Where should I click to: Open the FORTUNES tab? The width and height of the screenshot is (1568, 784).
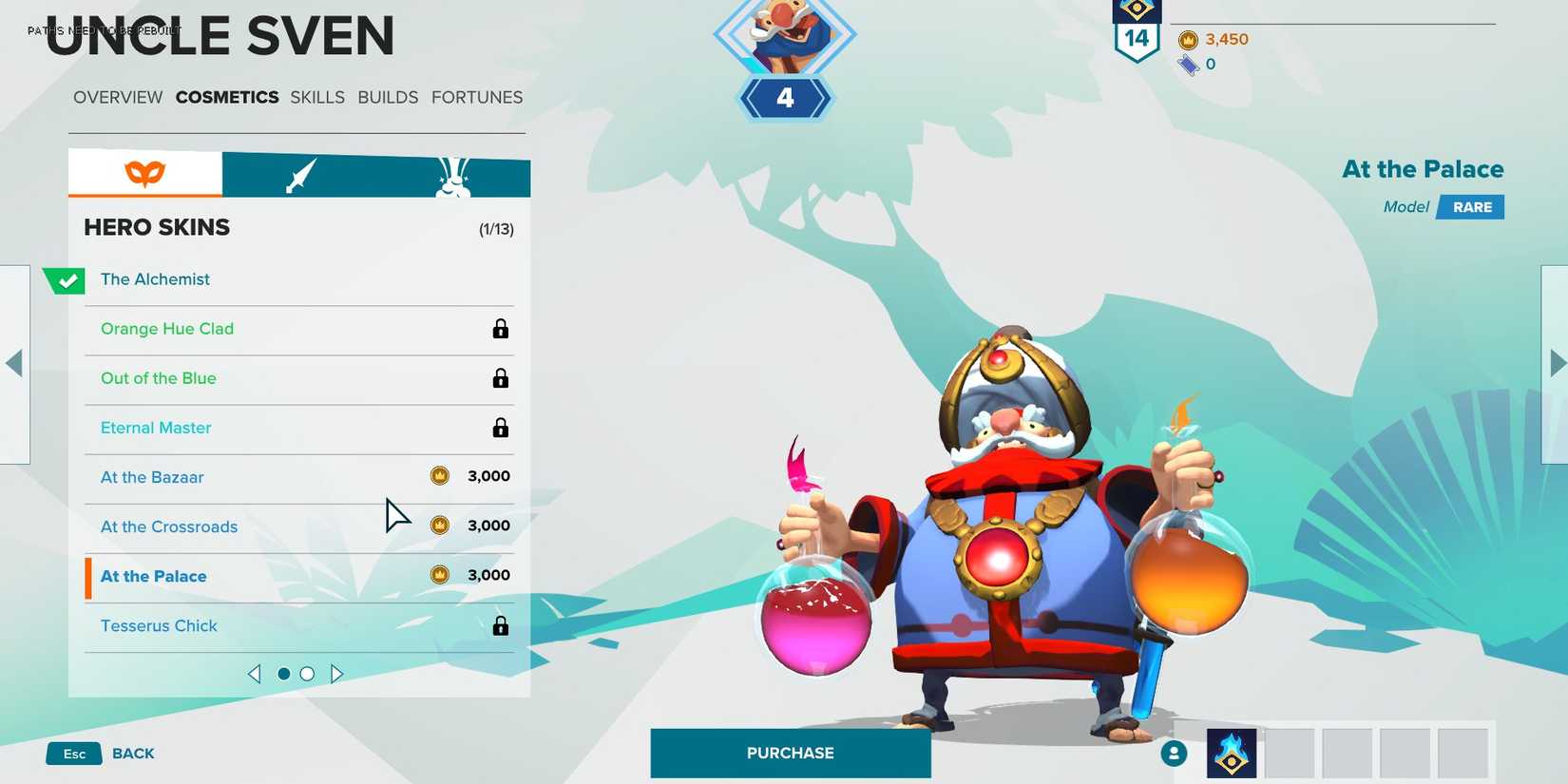pos(477,97)
